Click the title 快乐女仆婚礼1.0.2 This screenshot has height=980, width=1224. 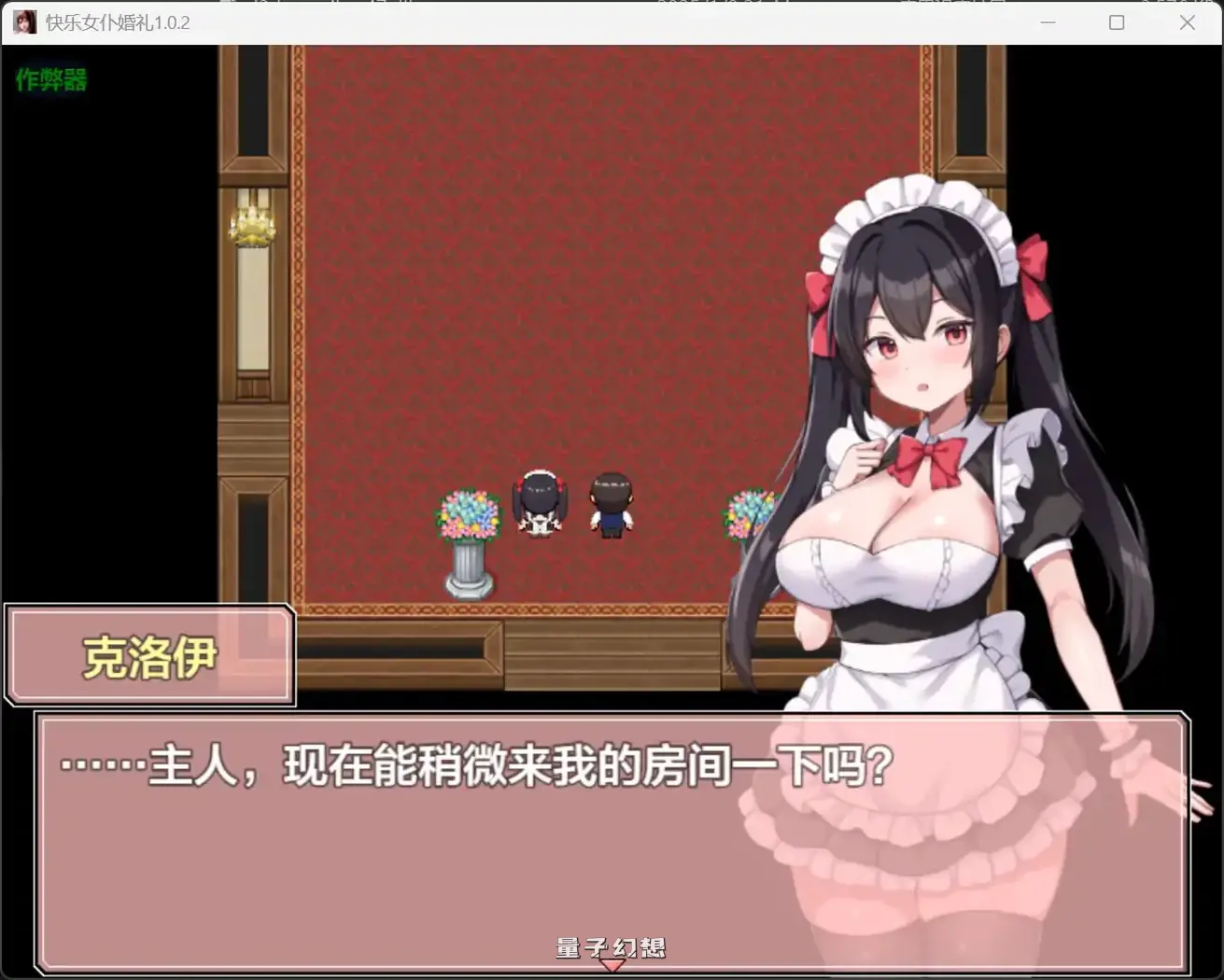[117, 21]
